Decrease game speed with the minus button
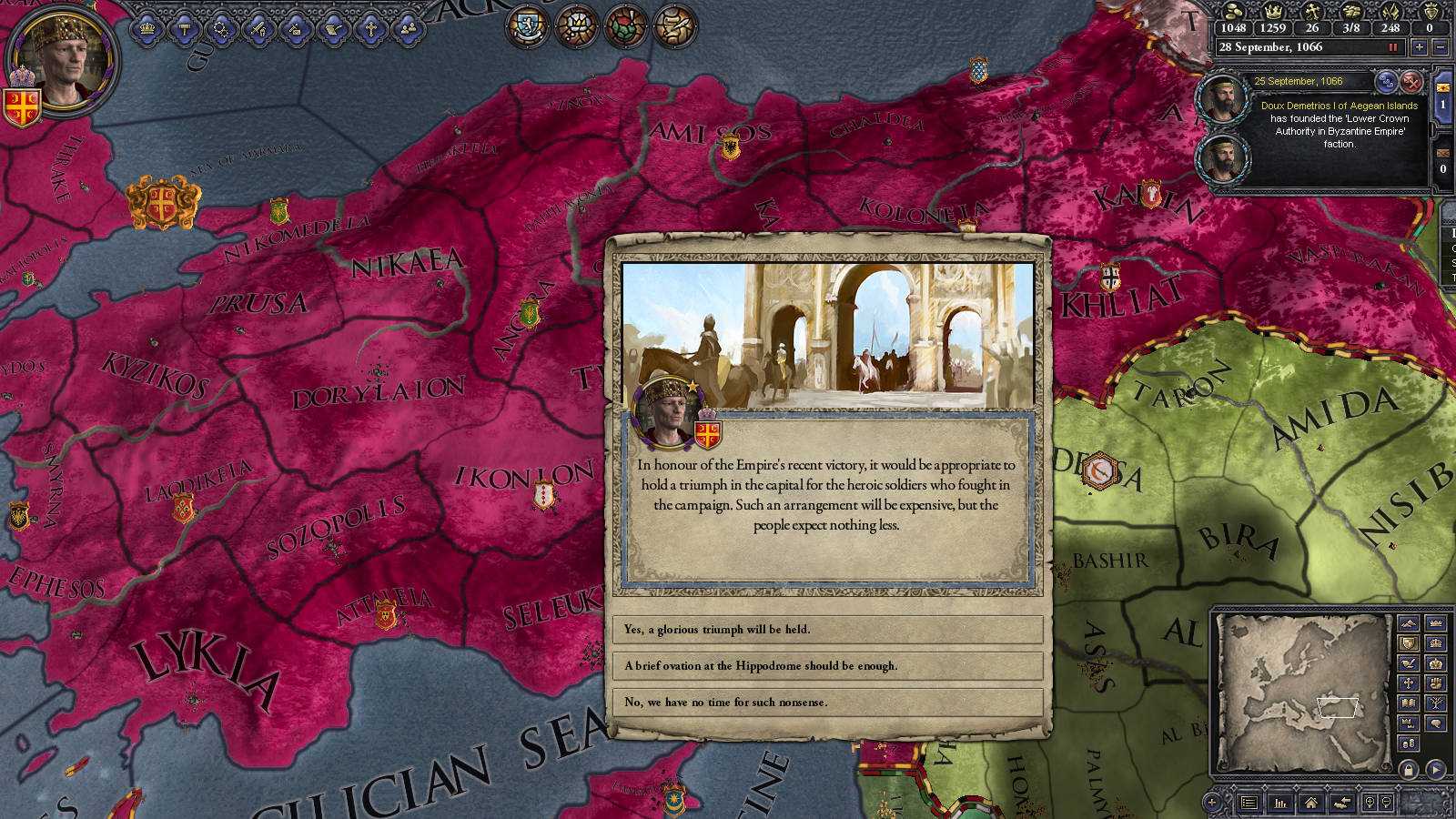 tap(1440, 47)
